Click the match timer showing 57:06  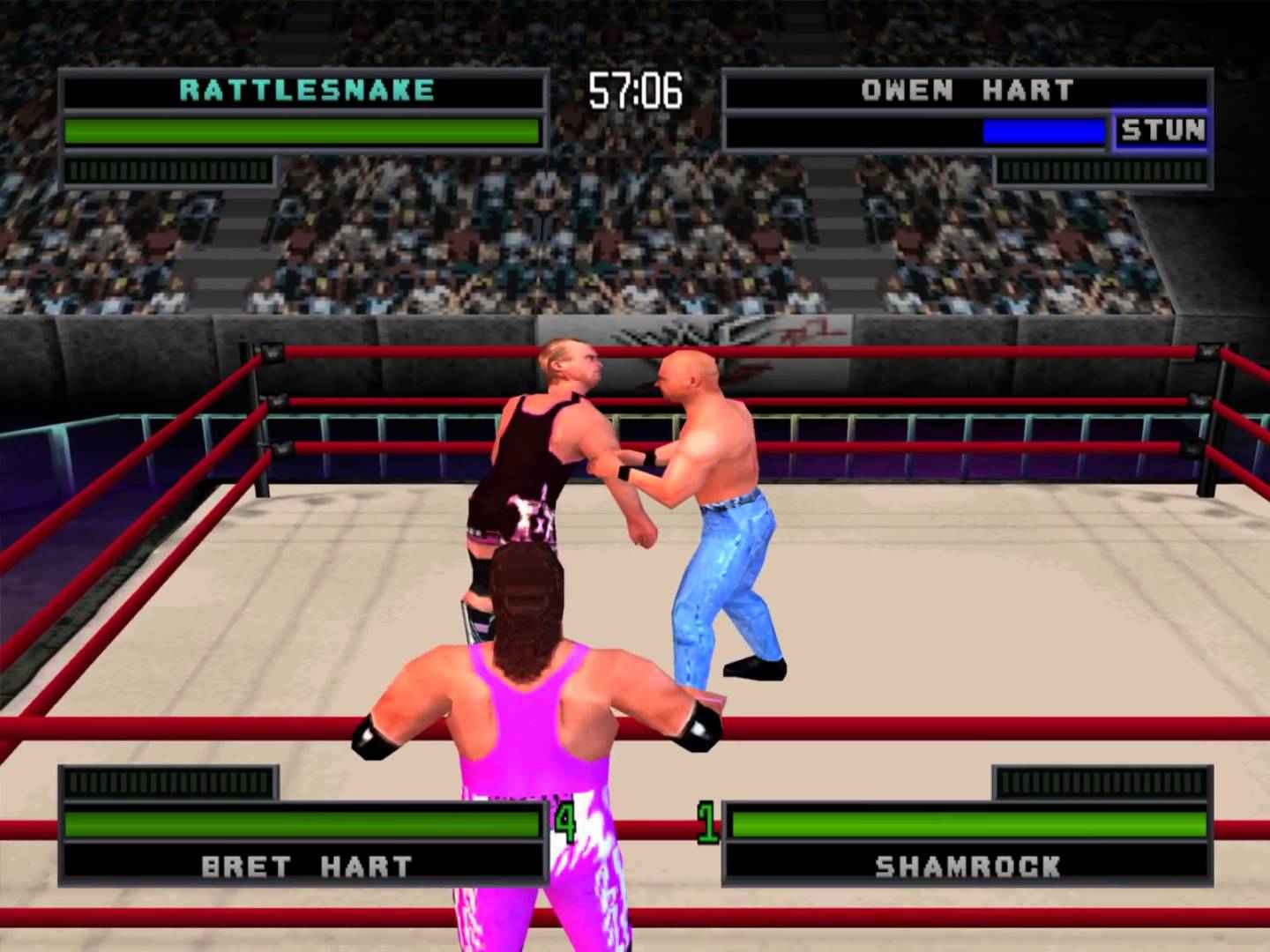pos(637,87)
